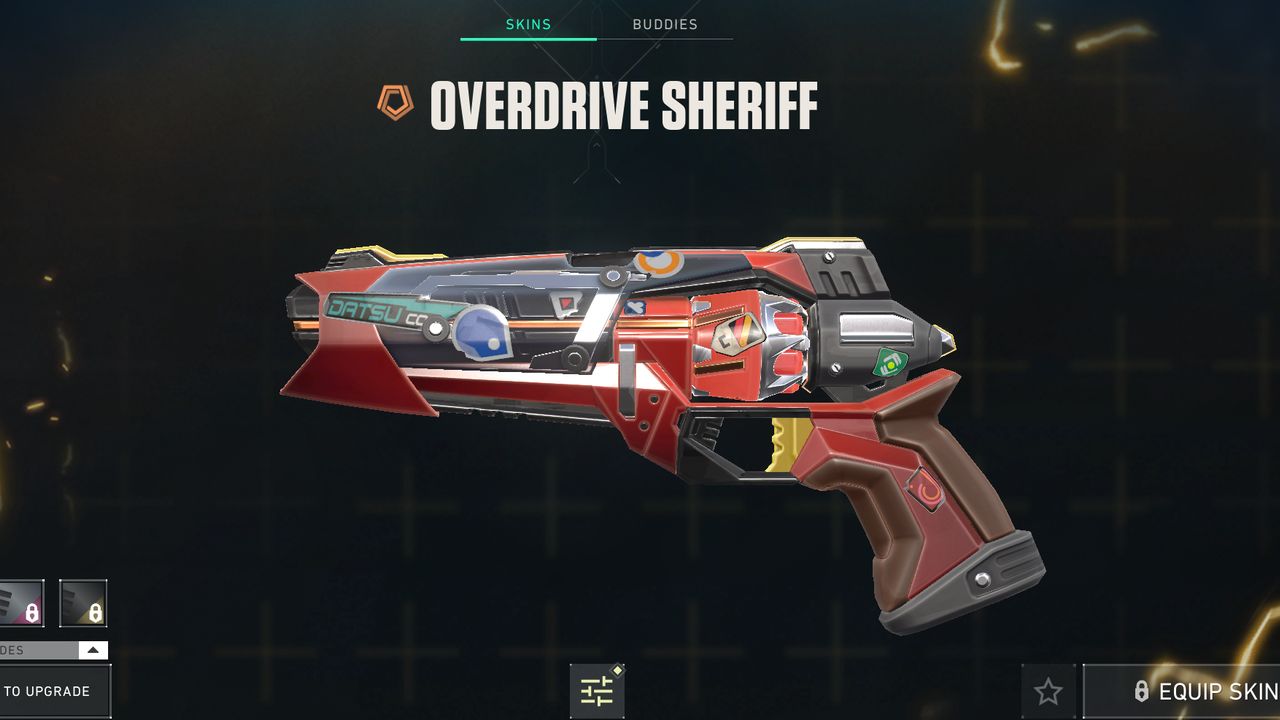Click the notification diamond on the settings icon
The height and width of the screenshot is (720, 1280).
pyautogui.click(x=617, y=670)
